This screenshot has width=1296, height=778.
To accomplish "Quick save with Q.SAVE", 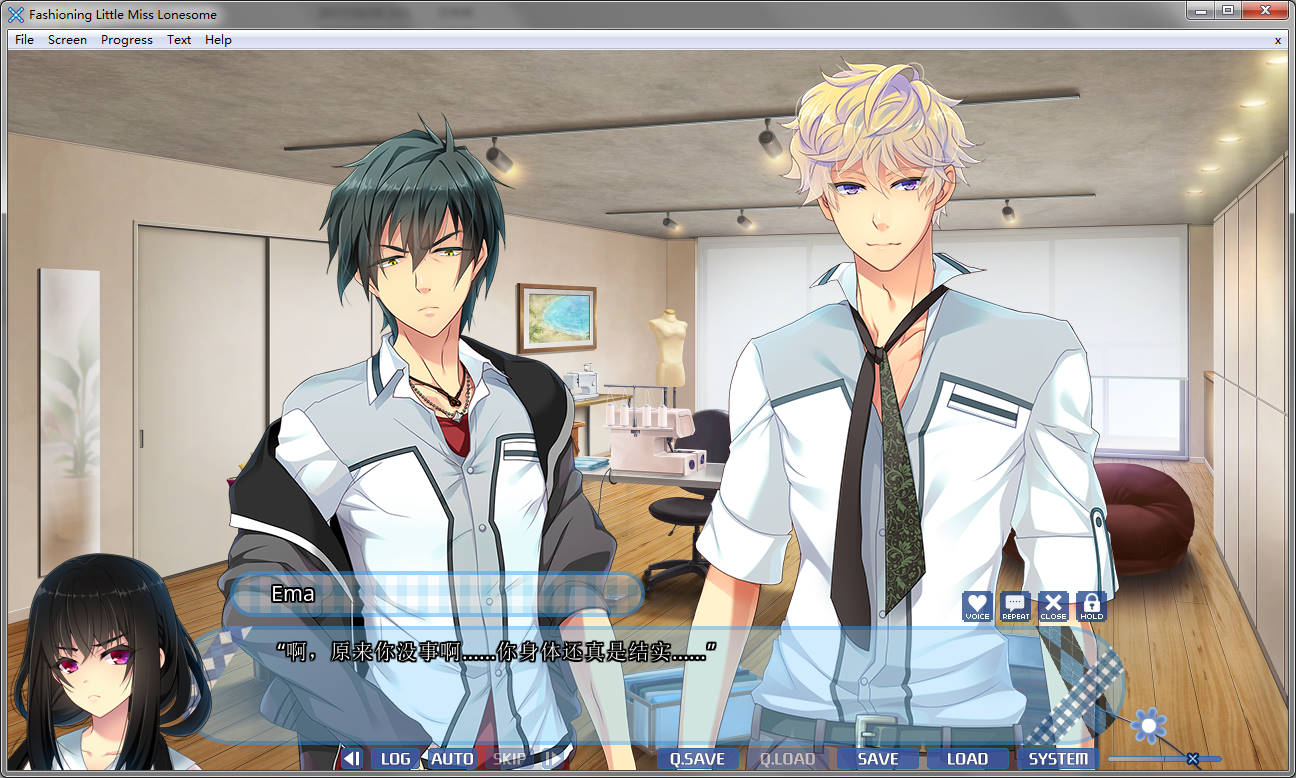I will pos(697,758).
